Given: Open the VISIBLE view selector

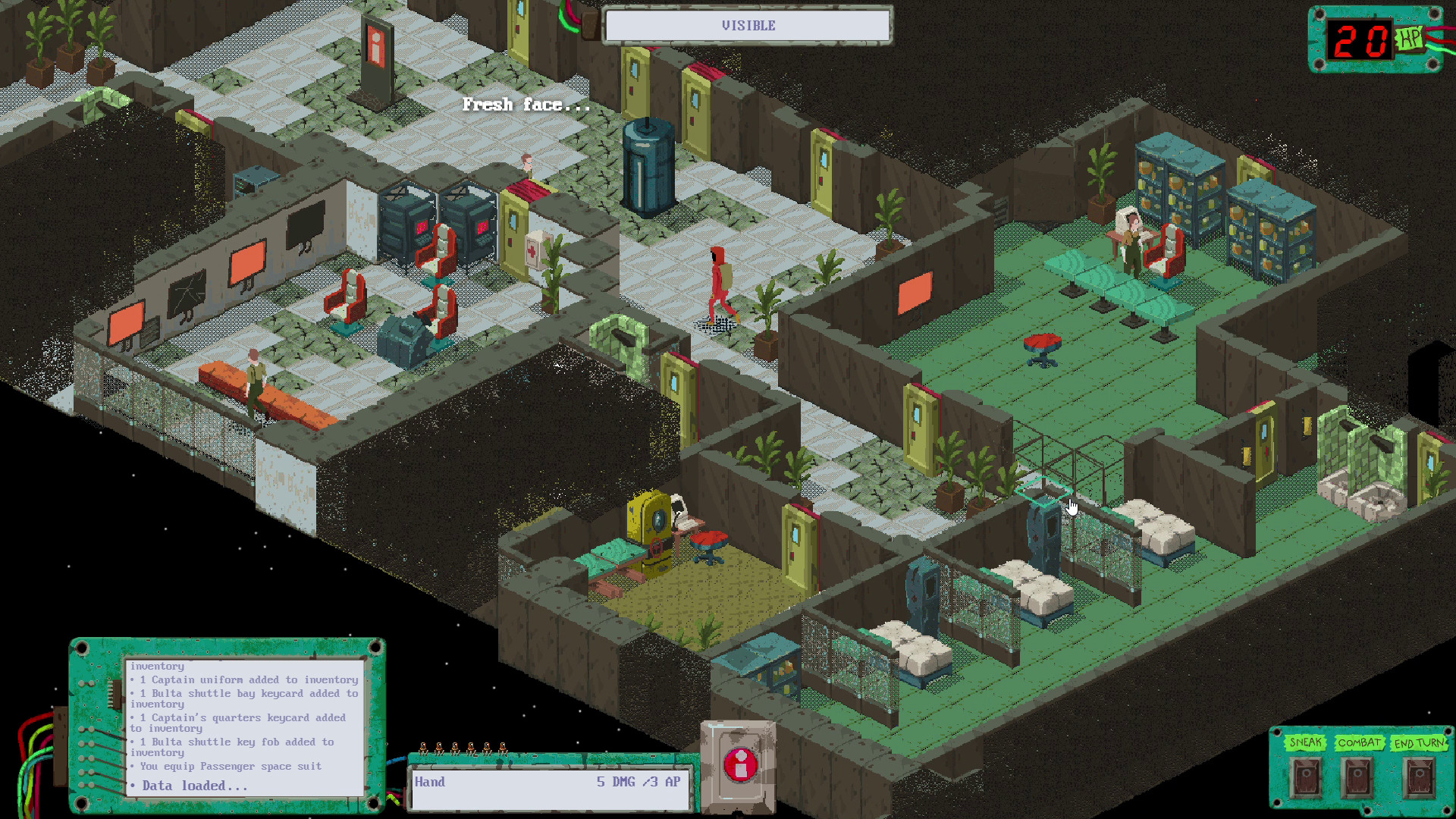Looking at the screenshot, I should click(745, 25).
